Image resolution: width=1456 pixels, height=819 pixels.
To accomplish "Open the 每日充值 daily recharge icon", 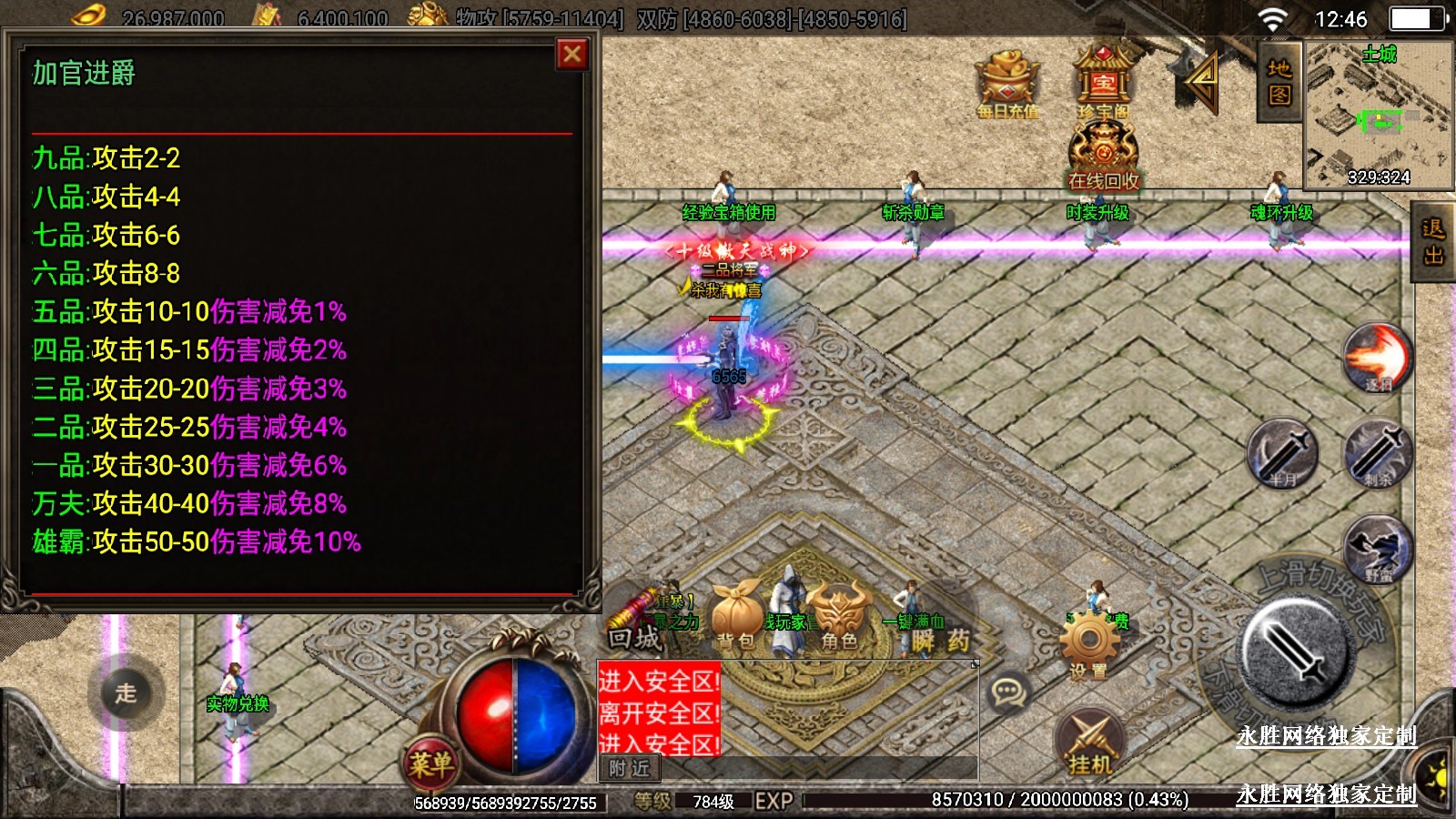I will pos(1007,82).
